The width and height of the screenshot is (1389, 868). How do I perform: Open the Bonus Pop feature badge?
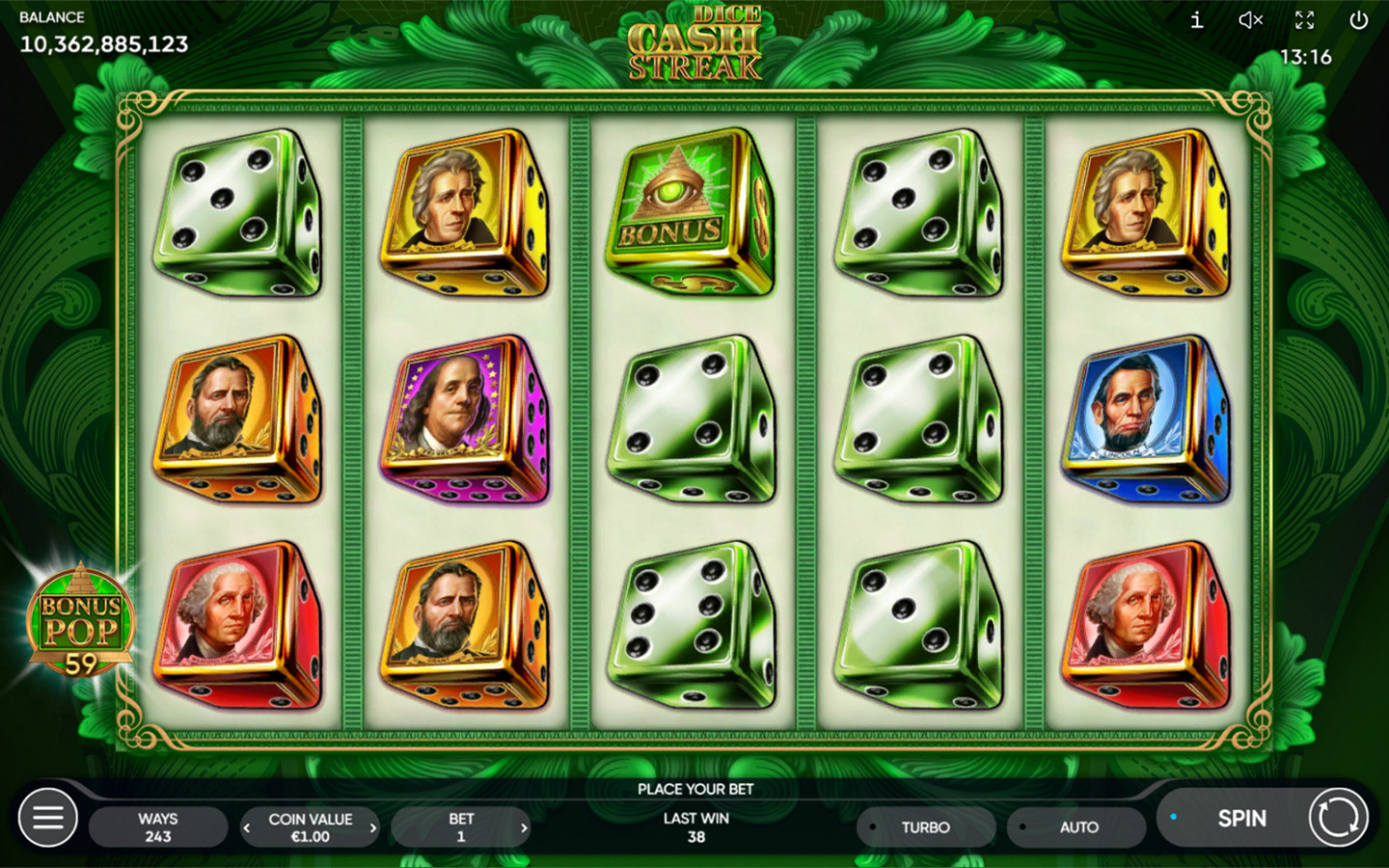80,622
